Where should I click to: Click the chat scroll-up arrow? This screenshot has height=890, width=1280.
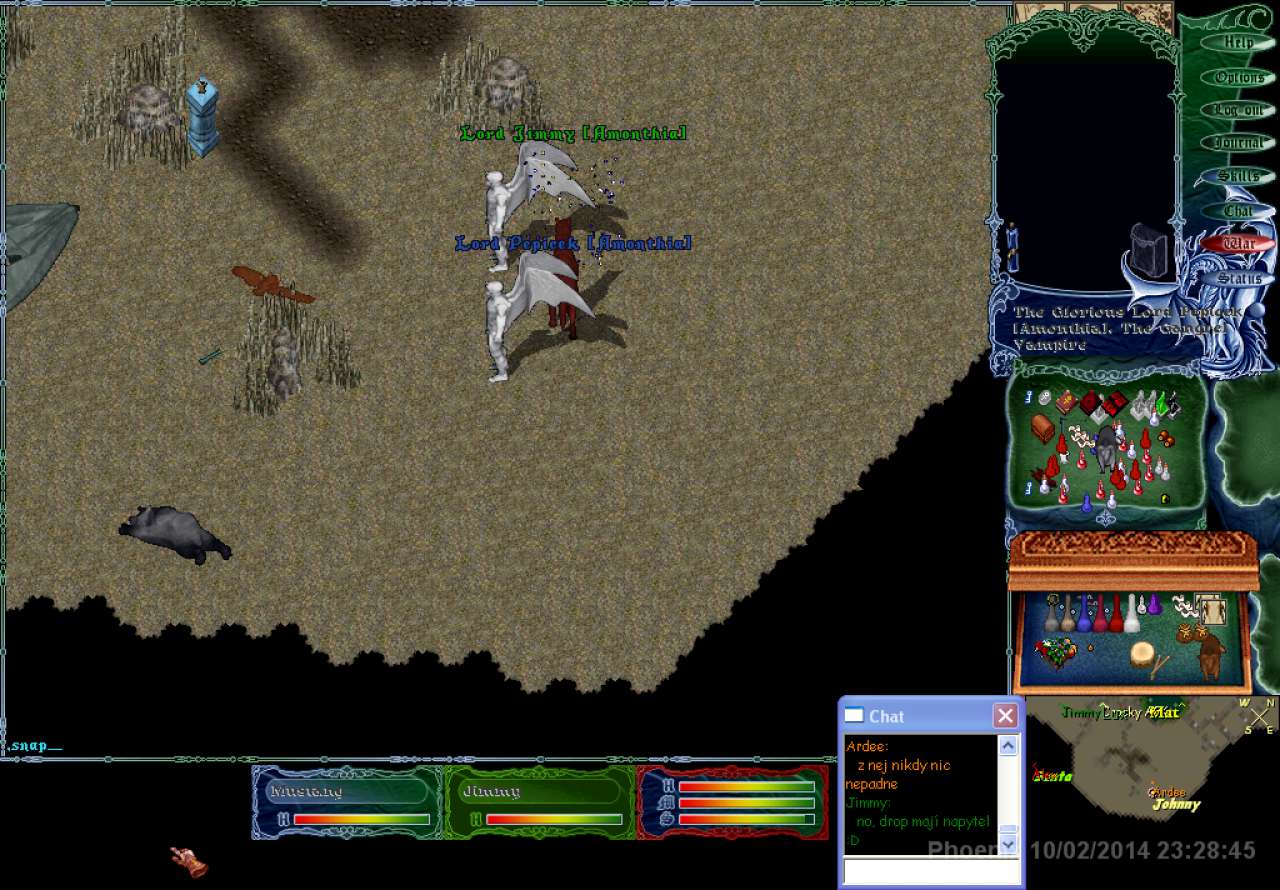[1008, 746]
